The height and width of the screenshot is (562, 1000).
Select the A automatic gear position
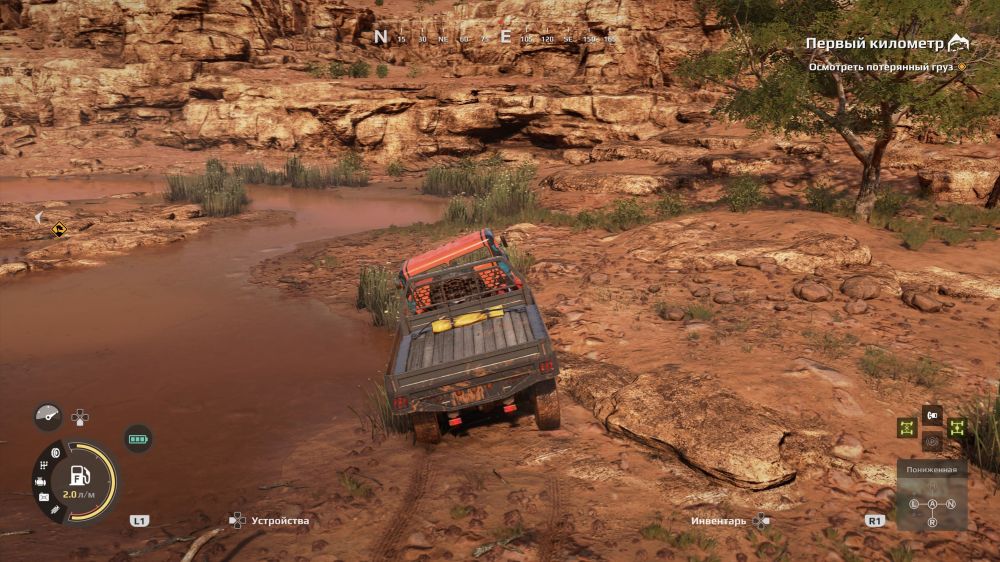coord(932,503)
